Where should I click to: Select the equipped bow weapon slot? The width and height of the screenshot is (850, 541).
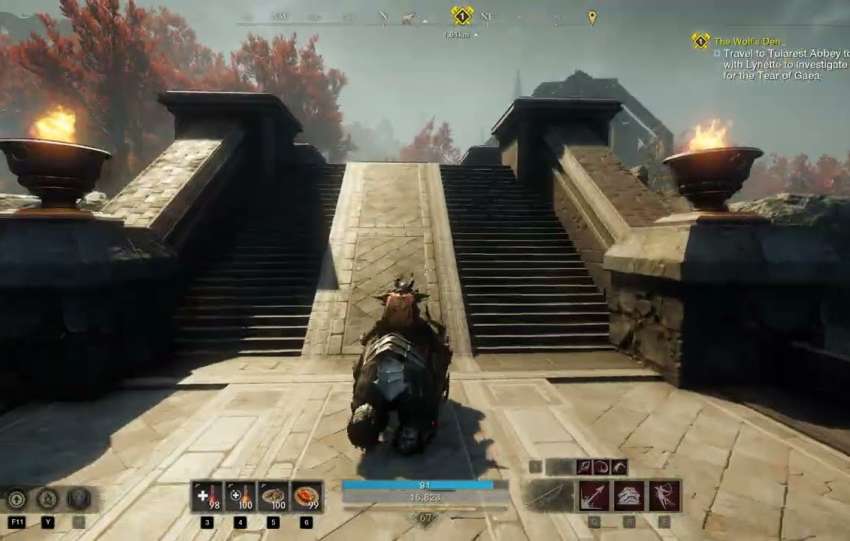tap(549, 496)
